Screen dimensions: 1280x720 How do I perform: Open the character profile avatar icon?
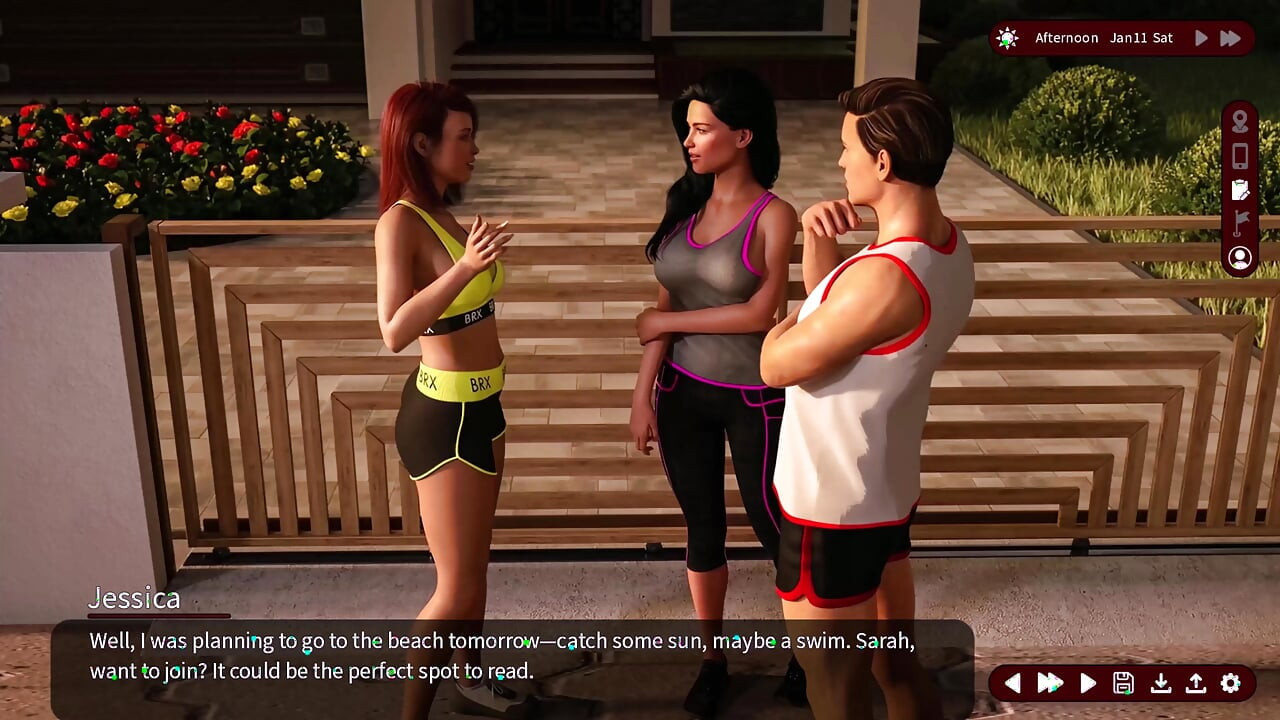(x=1239, y=258)
